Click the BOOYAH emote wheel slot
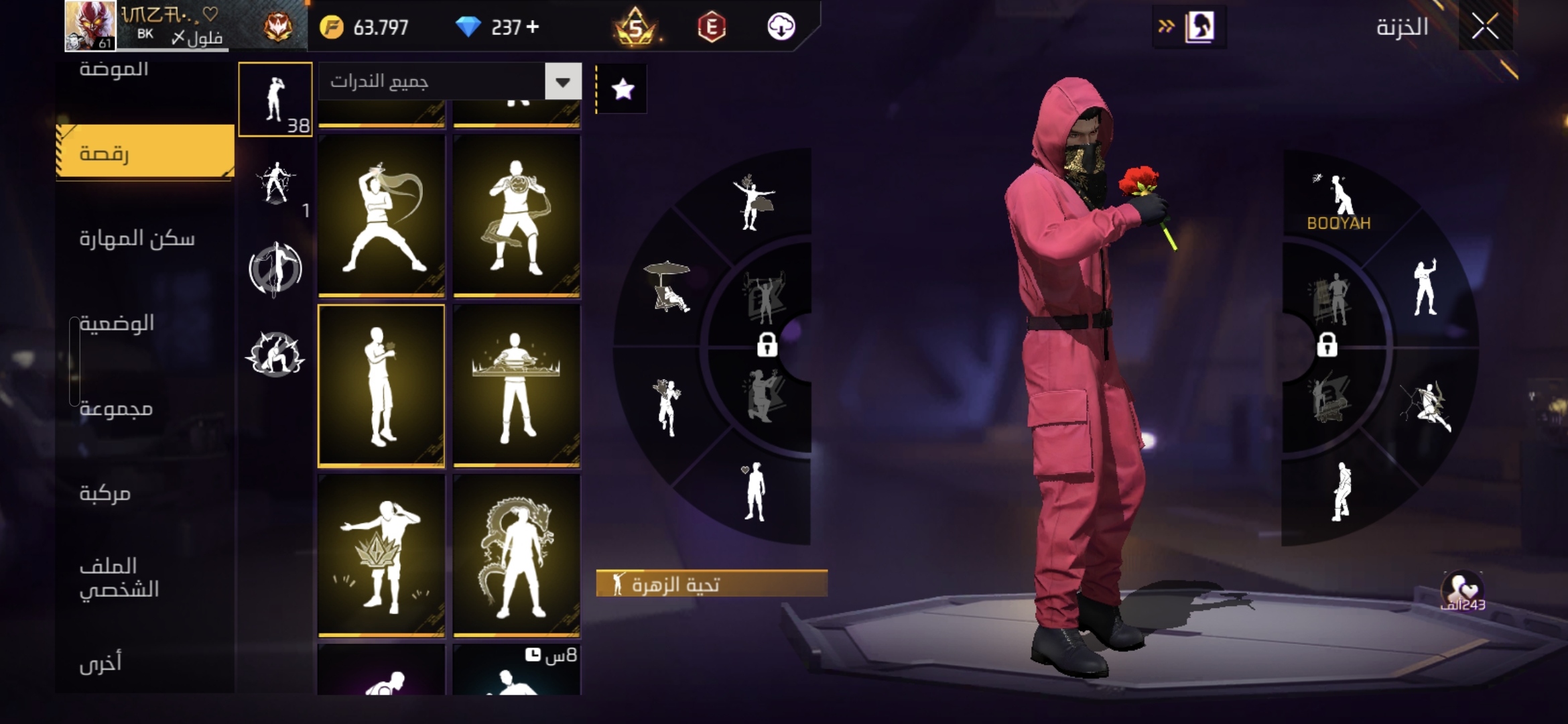 click(x=1339, y=200)
